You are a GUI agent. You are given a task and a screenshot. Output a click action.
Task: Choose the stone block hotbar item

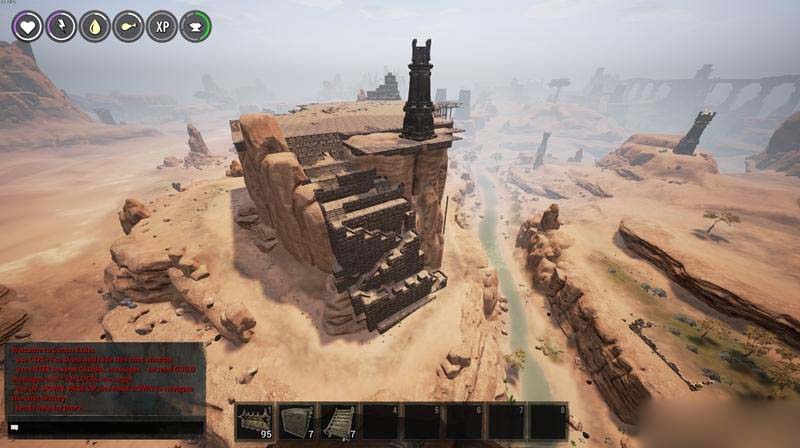(x=297, y=422)
